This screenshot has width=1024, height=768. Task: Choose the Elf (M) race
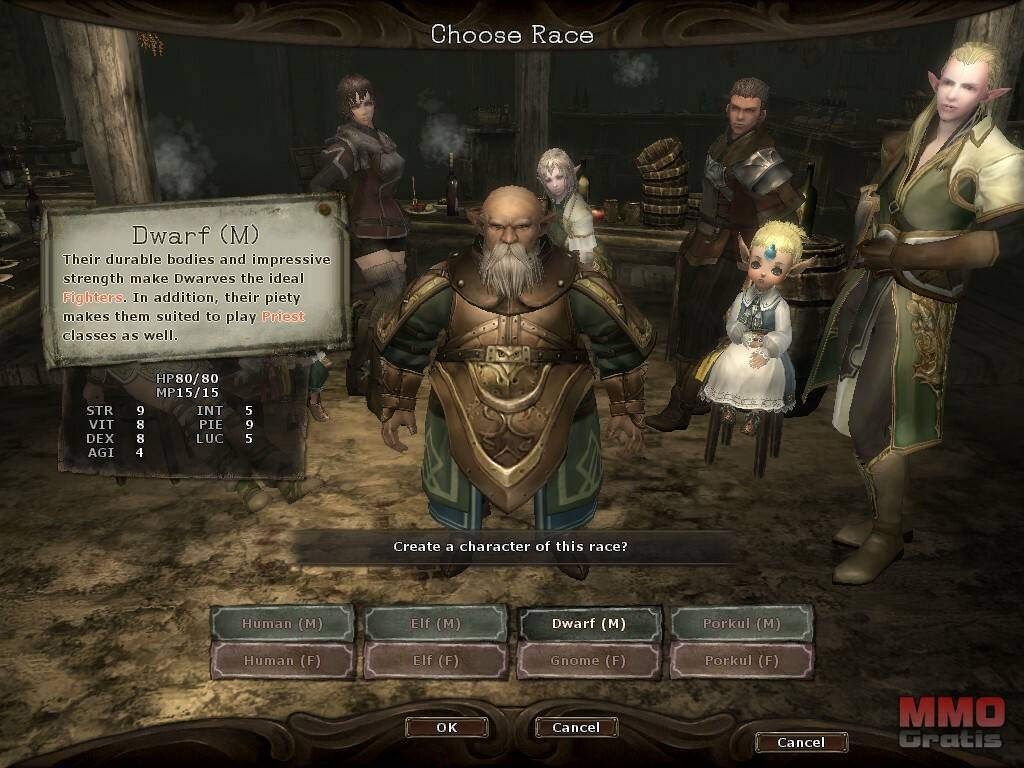tap(435, 623)
